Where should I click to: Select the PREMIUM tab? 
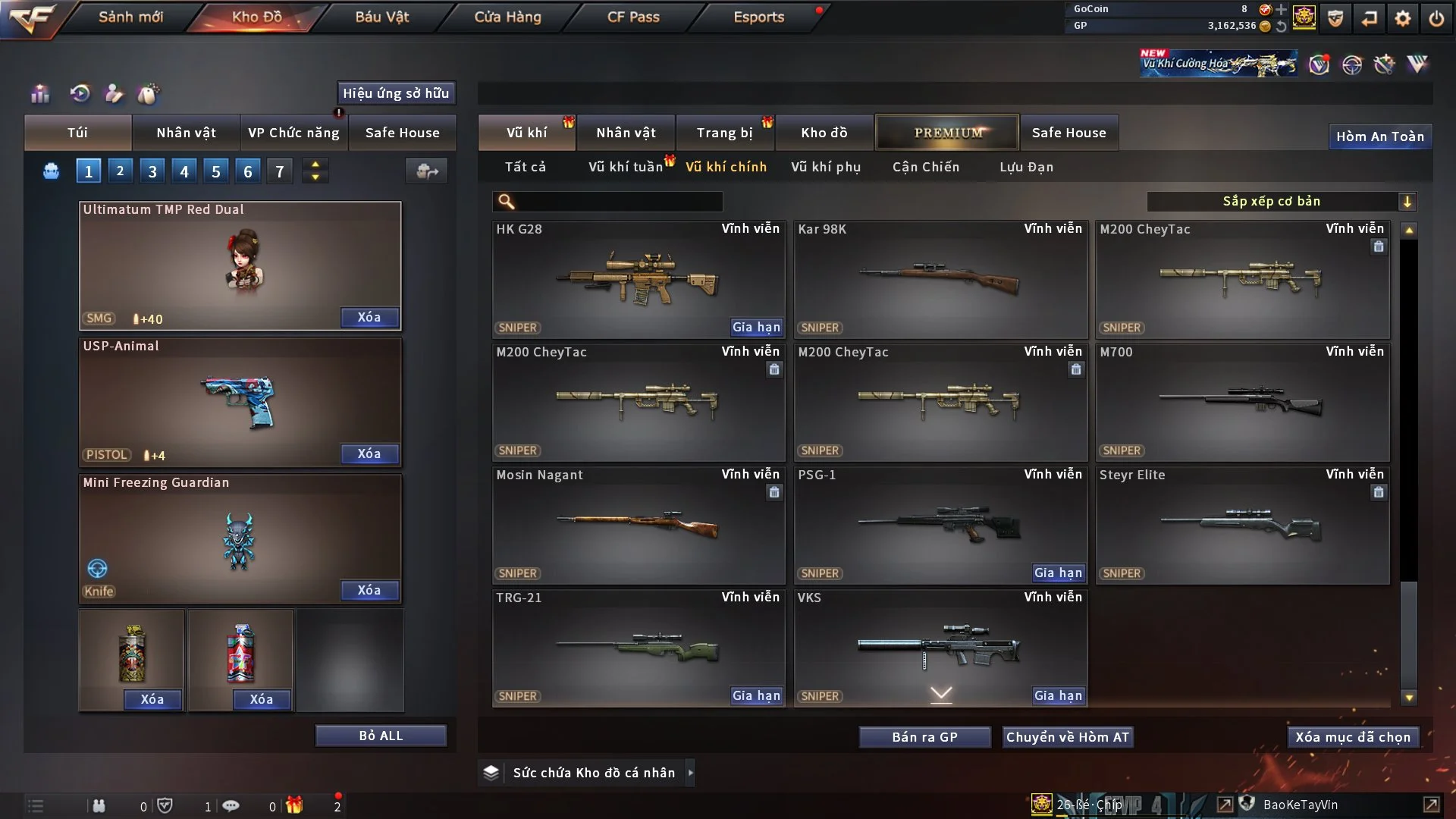point(947,133)
